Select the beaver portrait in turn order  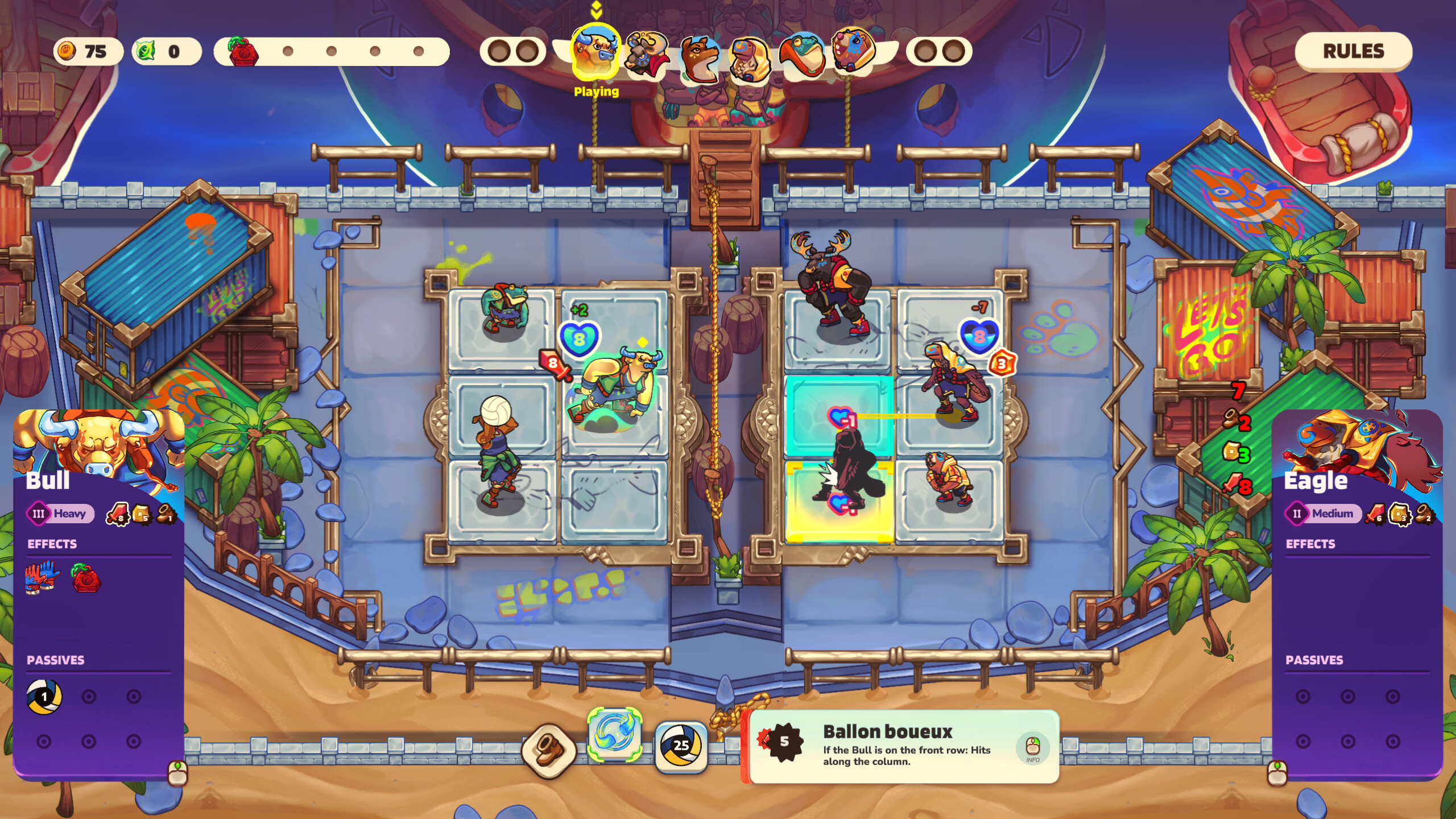point(853,50)
